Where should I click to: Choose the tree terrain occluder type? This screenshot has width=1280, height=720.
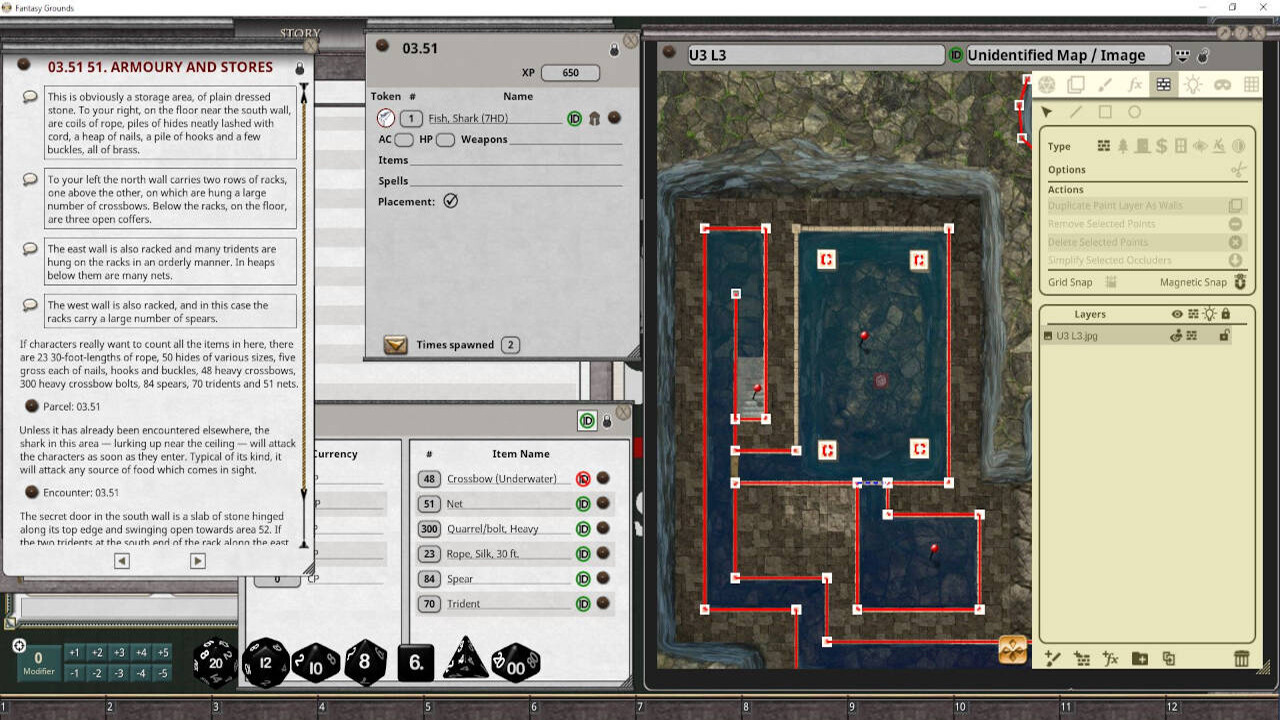click(1123, 147)
